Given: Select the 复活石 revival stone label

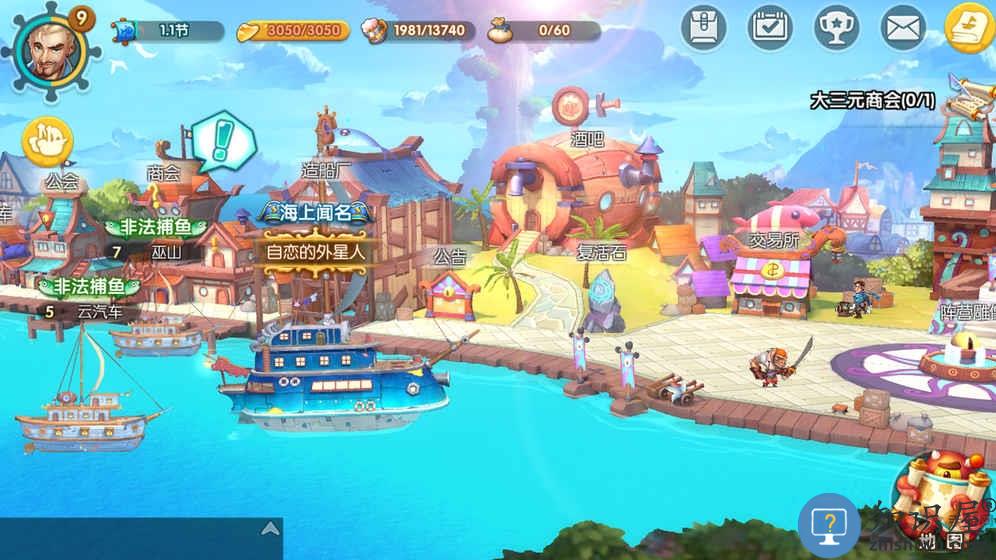Looking at the screenshot, I should (601, 253).
